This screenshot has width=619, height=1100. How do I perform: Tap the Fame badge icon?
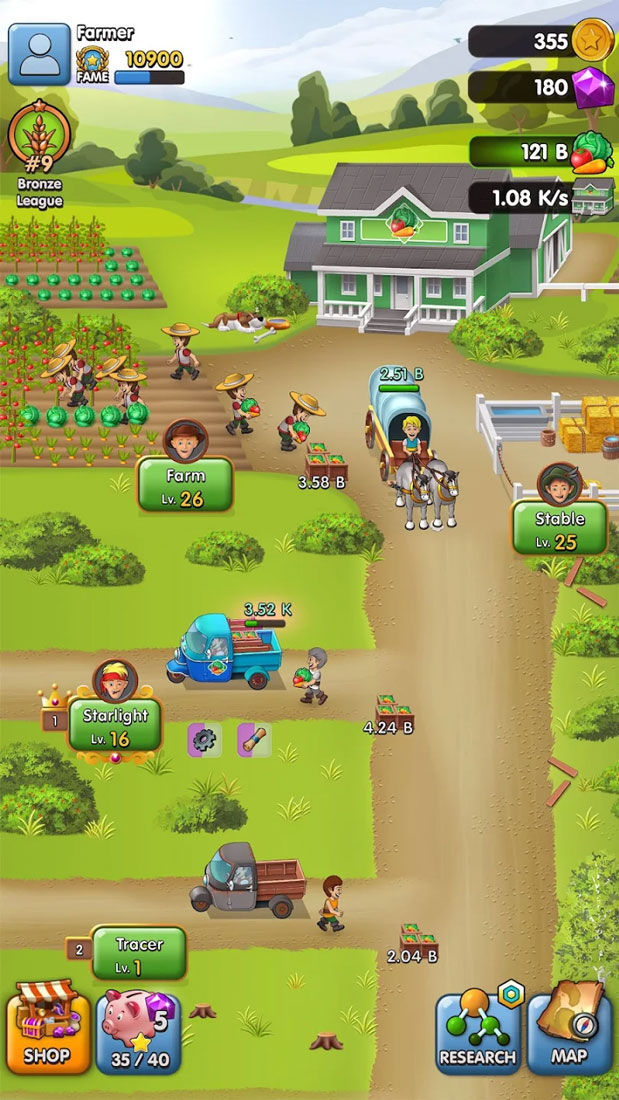coord(93,63)
